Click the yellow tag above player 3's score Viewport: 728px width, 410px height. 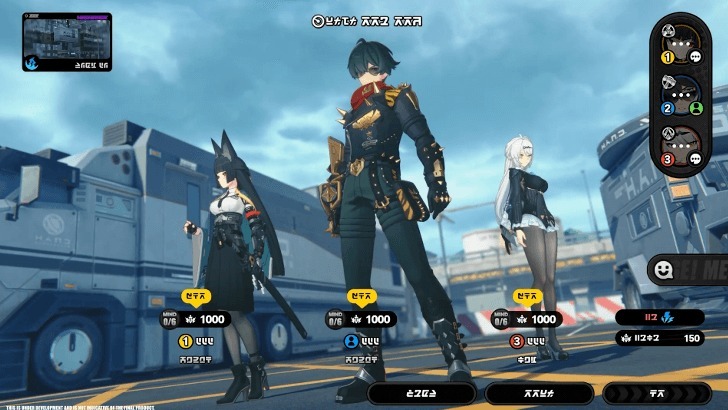(527, 297)
